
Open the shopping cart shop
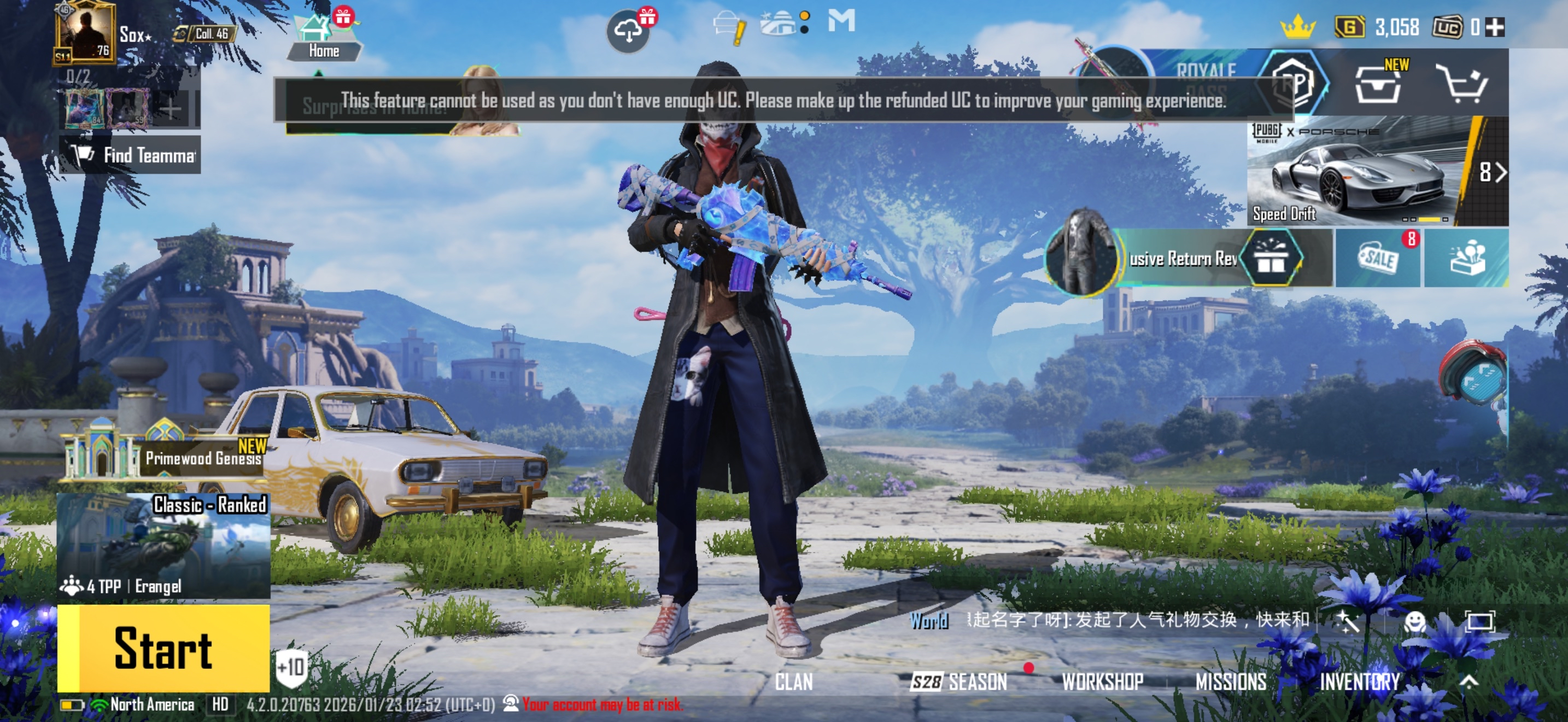point(1462,84)
